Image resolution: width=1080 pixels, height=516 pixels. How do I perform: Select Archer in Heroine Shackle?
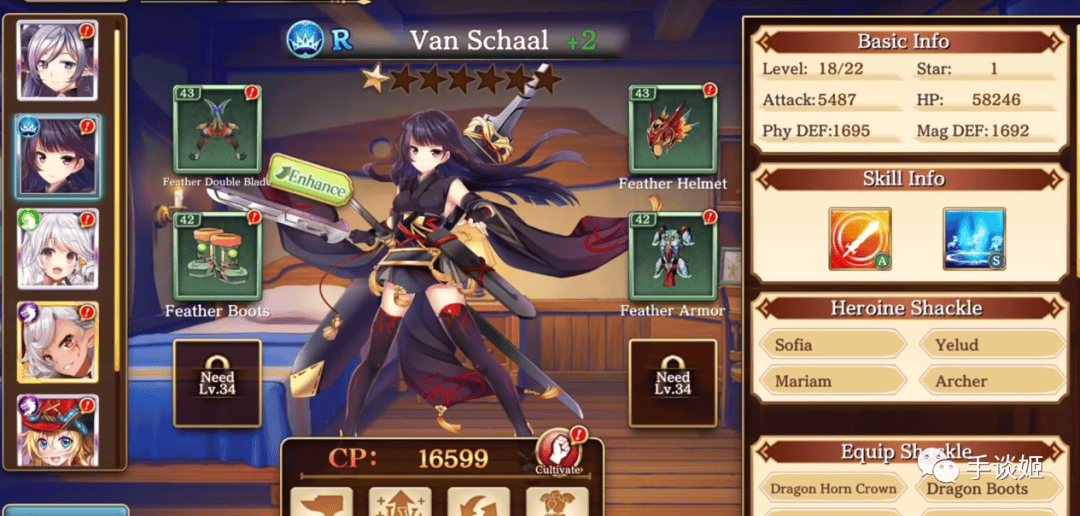click(x=990, y=381)
